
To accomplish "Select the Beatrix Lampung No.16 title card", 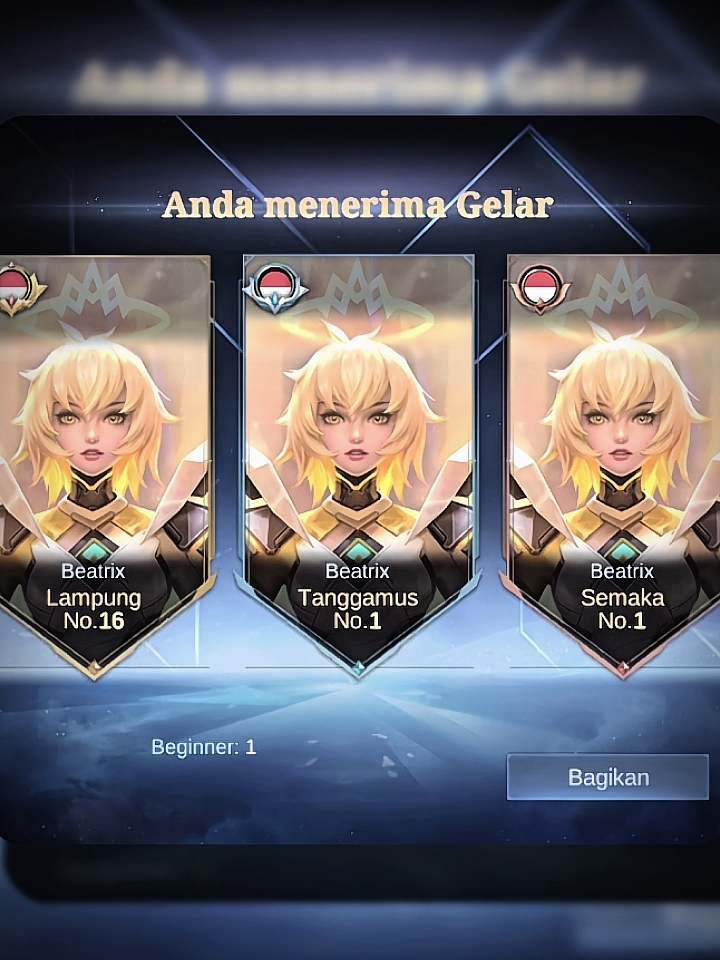I will coord(102,460).
